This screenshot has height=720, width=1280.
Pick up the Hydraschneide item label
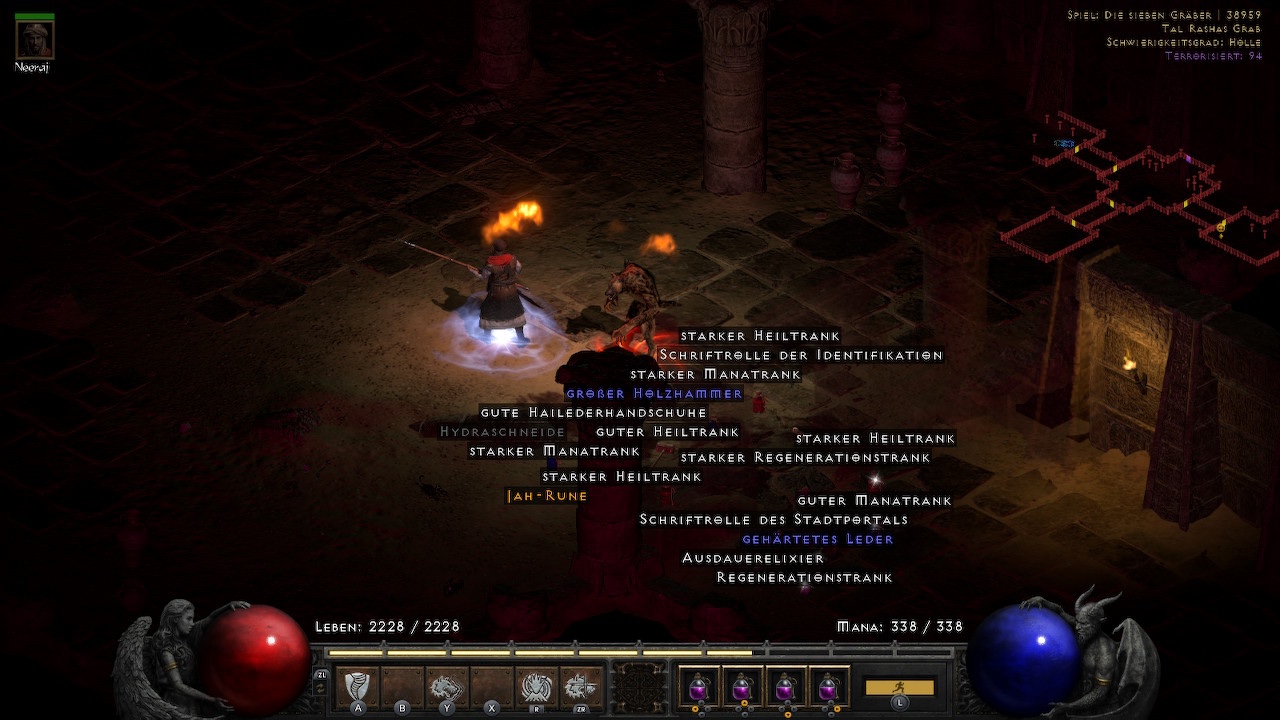[502, 432]
